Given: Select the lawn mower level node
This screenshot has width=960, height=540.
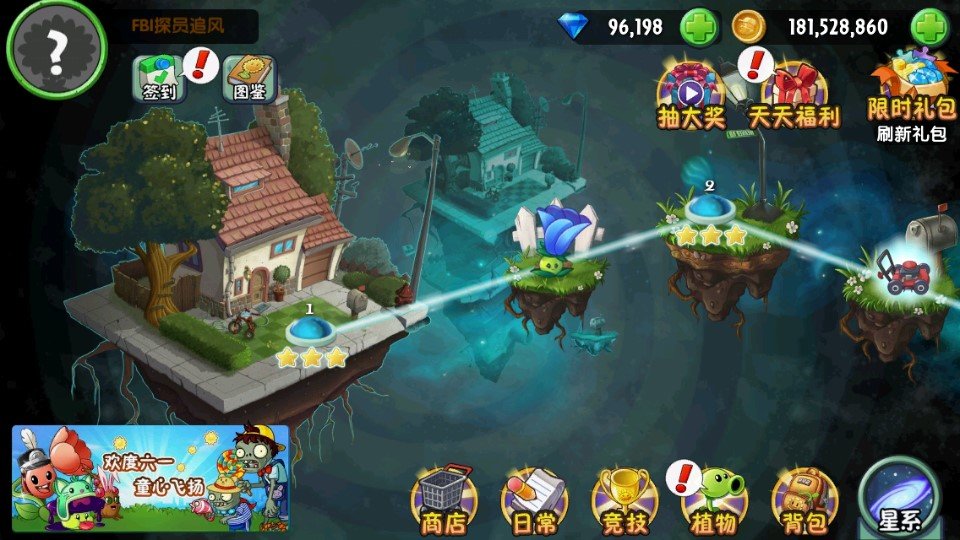Looking at the screenshot, I should (x=902, y=270).
